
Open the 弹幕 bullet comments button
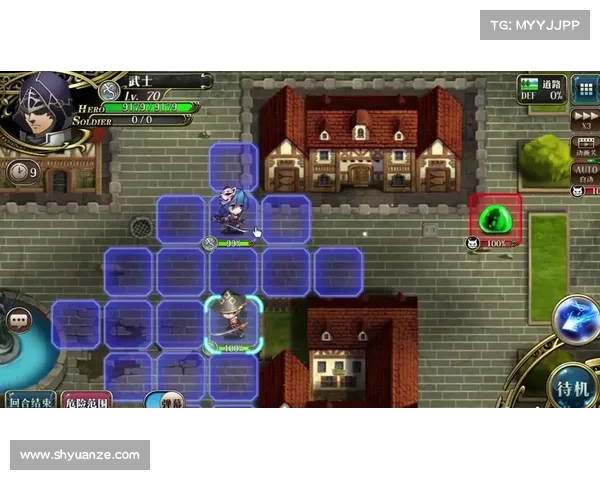point(164,401)
